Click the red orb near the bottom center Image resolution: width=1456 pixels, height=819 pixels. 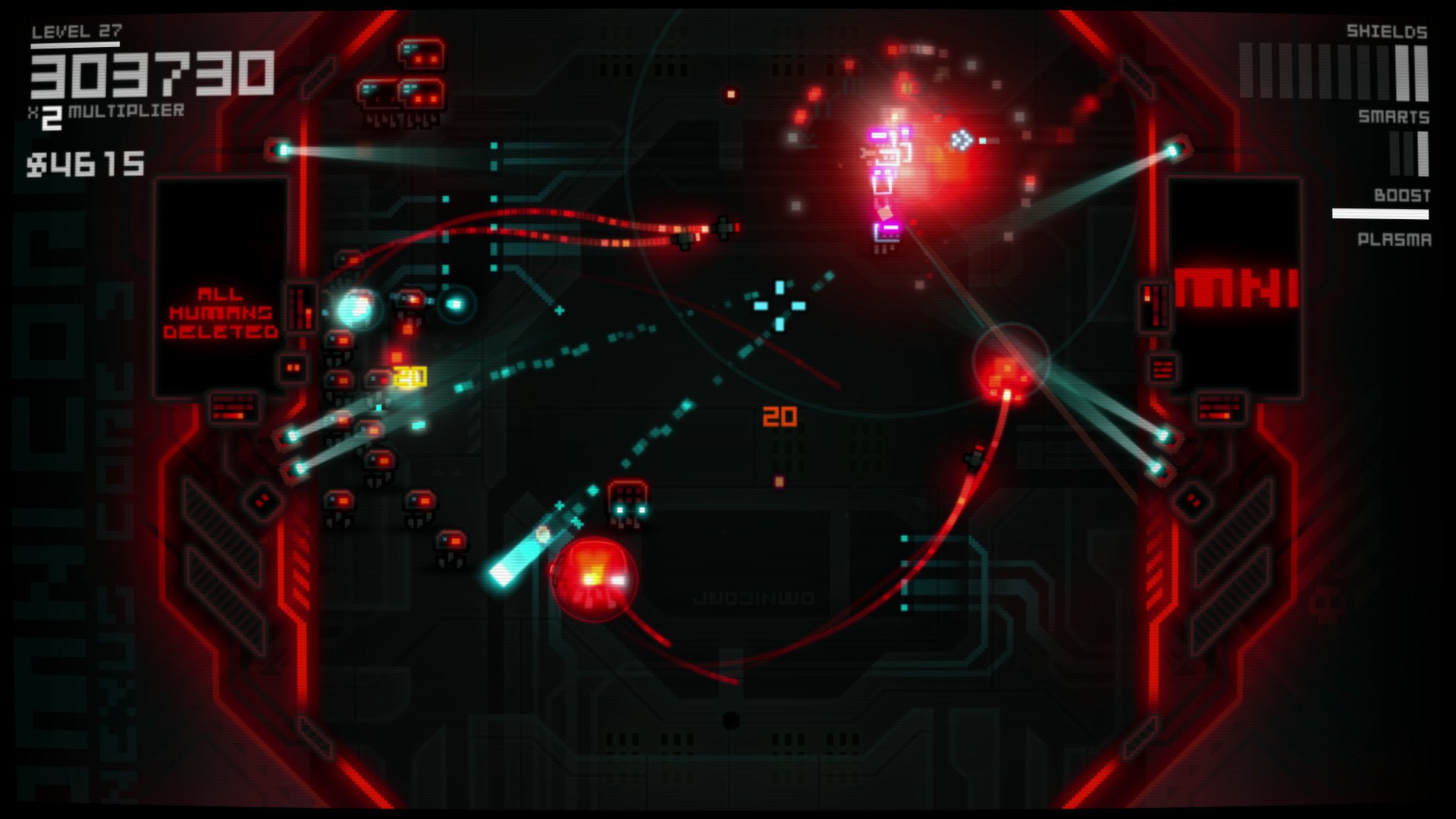click(595, 580)
